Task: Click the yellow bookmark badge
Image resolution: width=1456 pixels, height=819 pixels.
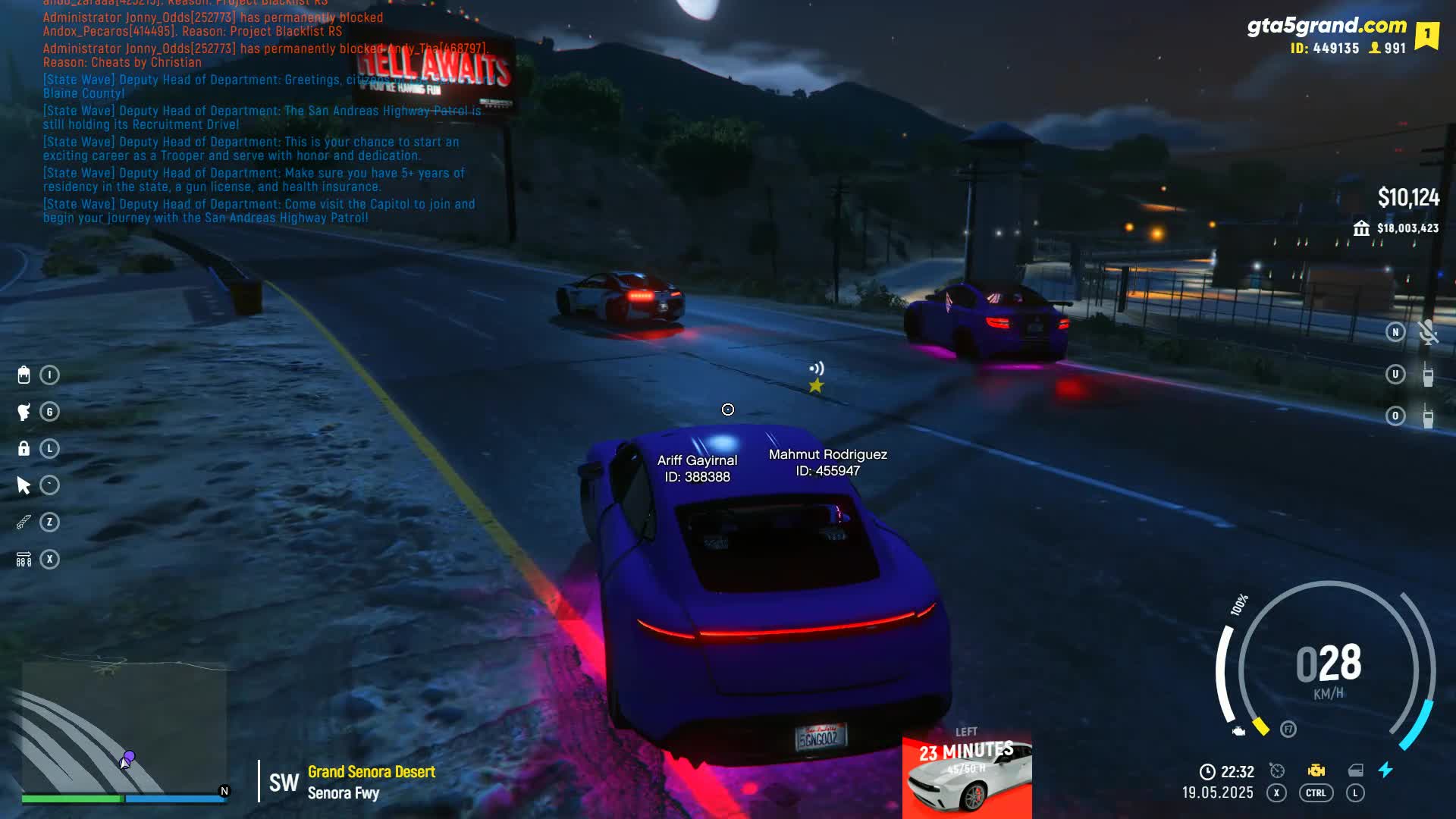Action: (1426, 35)
